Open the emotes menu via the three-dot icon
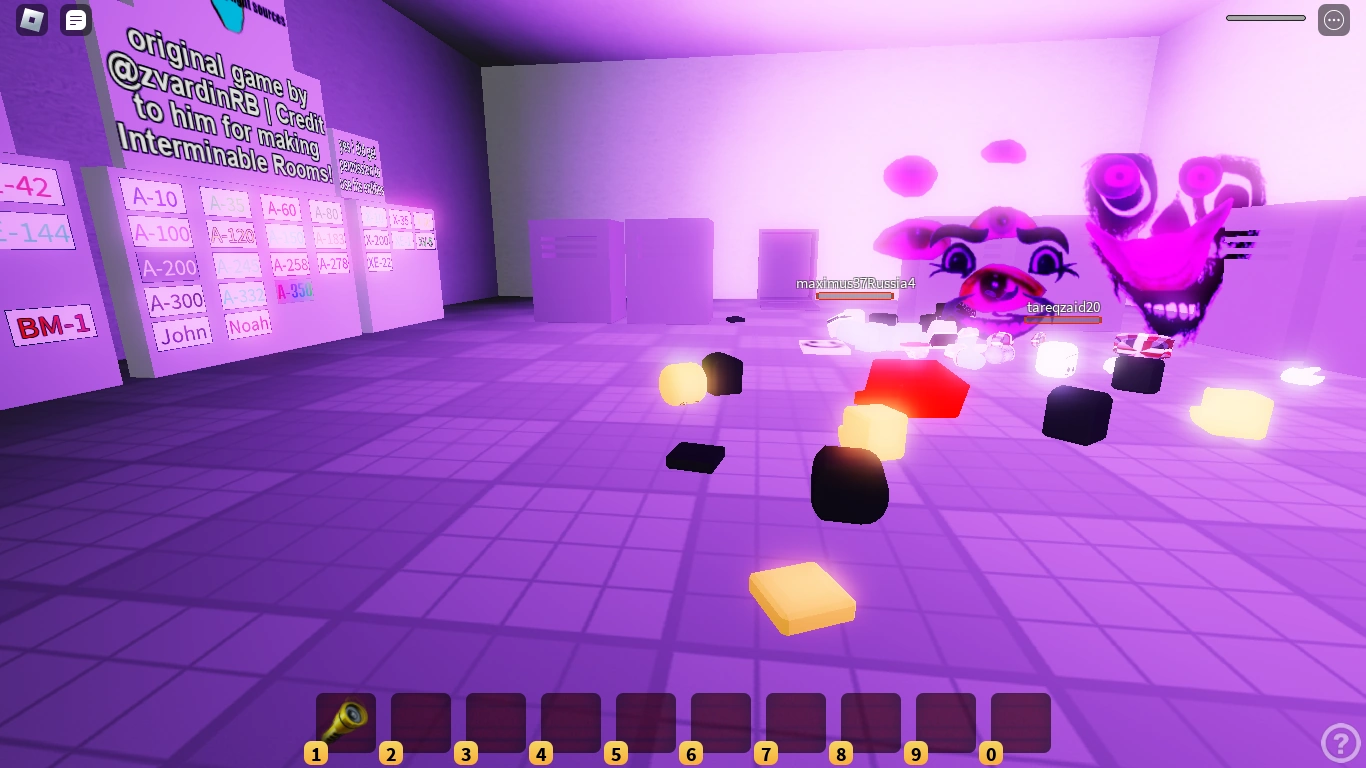The height and width of the screenshot is (768, 1366). pyautogui.click(x=1333, y=19)
